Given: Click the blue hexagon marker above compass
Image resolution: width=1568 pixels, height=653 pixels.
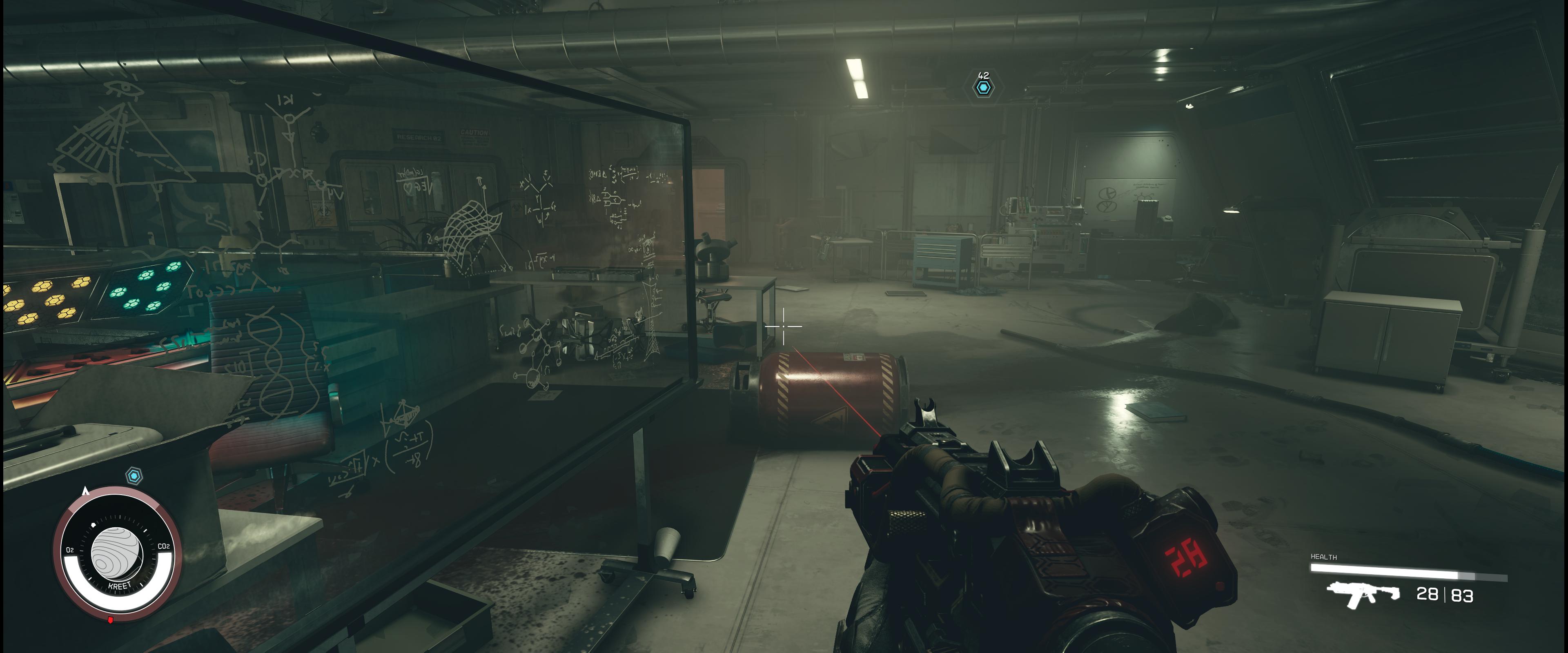Looking at the screenshot, I should 134,476.
